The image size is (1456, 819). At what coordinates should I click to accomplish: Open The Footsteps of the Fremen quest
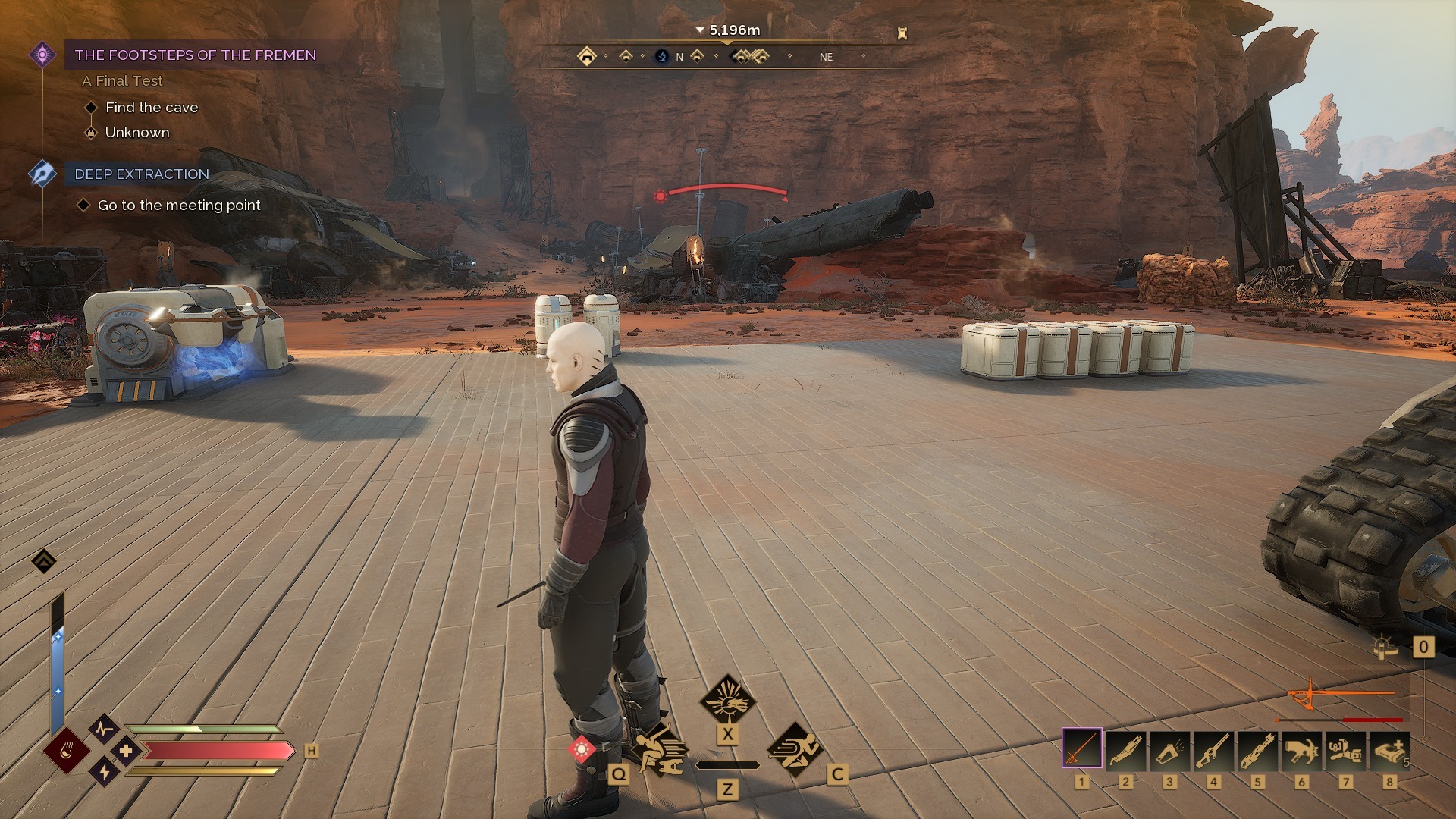pyautogui.click(x=195, y=55)
